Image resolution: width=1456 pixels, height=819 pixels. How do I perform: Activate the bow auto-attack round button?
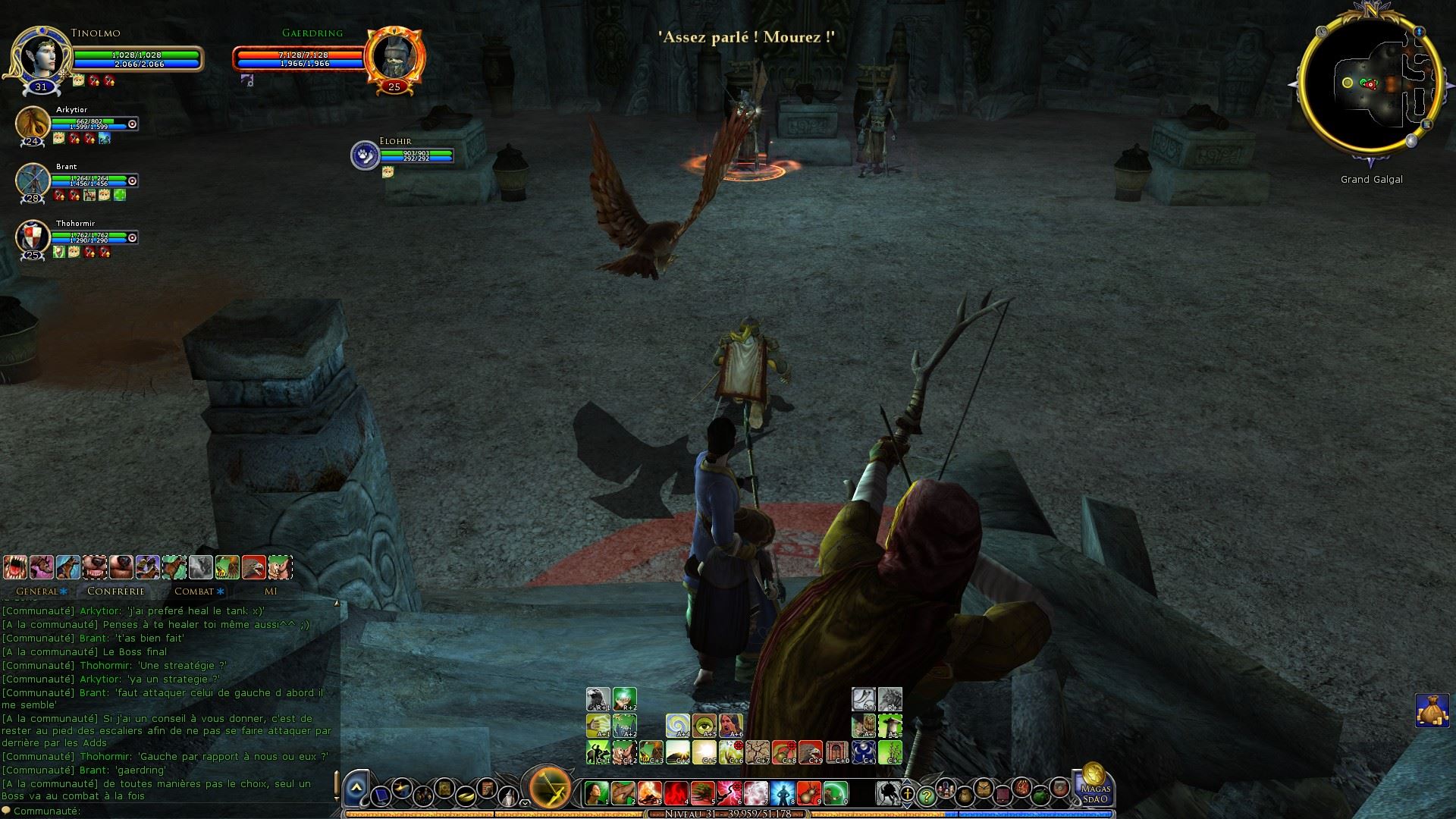coord(551,789)
